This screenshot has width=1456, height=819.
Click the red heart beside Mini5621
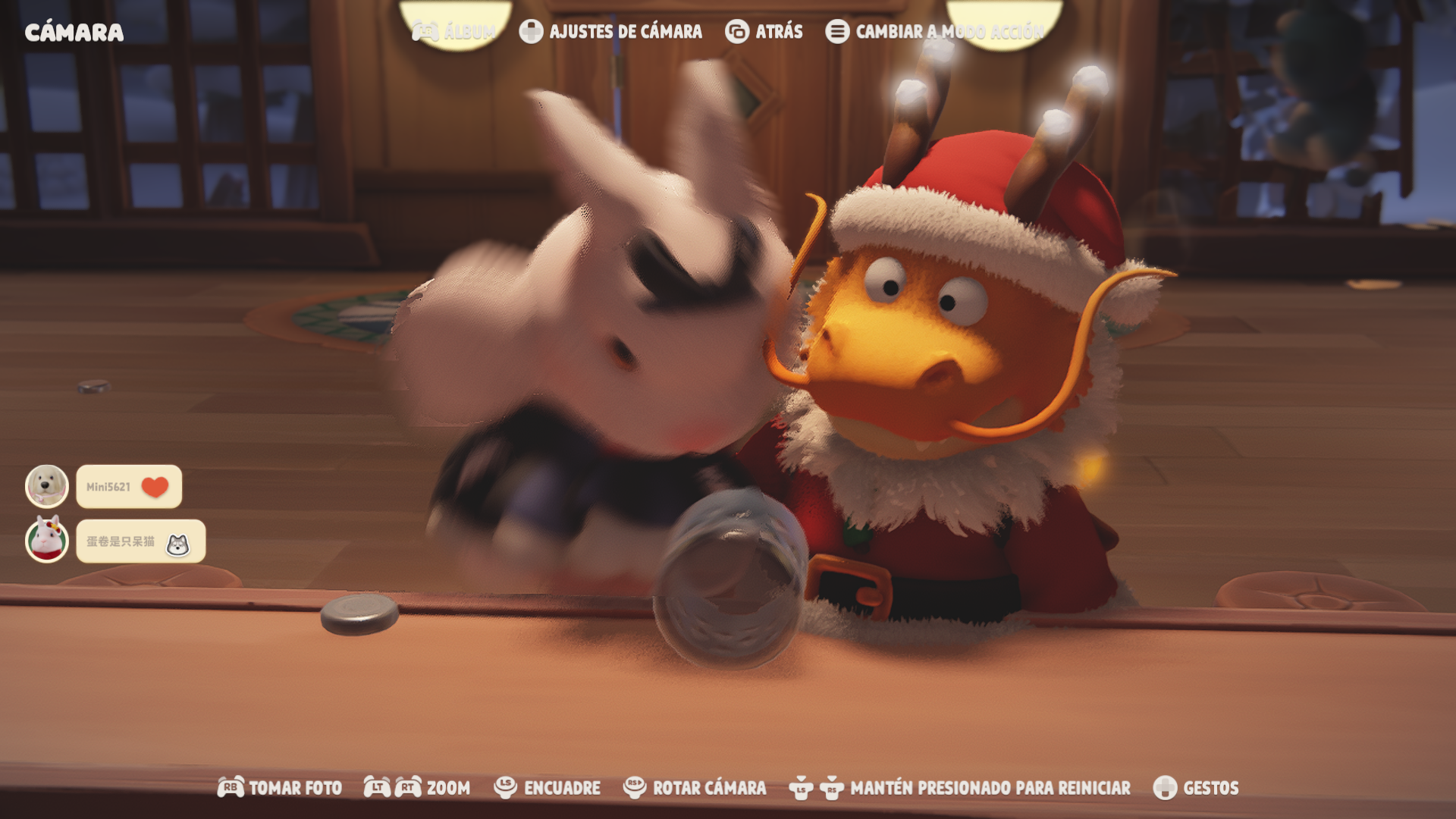pos(155,487)
